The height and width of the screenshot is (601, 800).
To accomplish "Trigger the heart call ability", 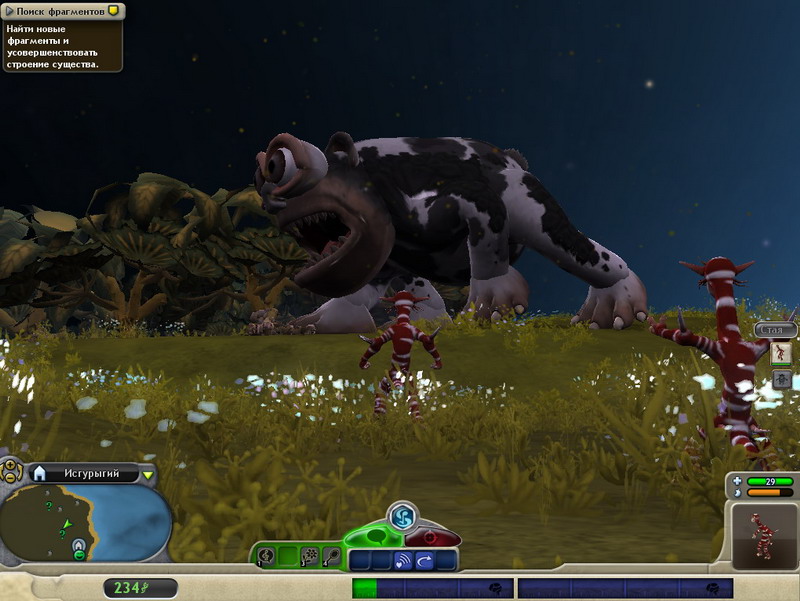I will pos(403,561).
